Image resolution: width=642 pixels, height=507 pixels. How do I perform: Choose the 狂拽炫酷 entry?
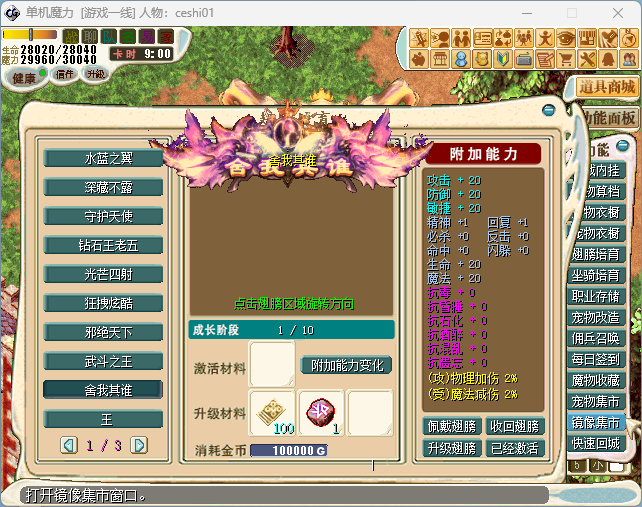pyautogui.click(x=107, y=303)
